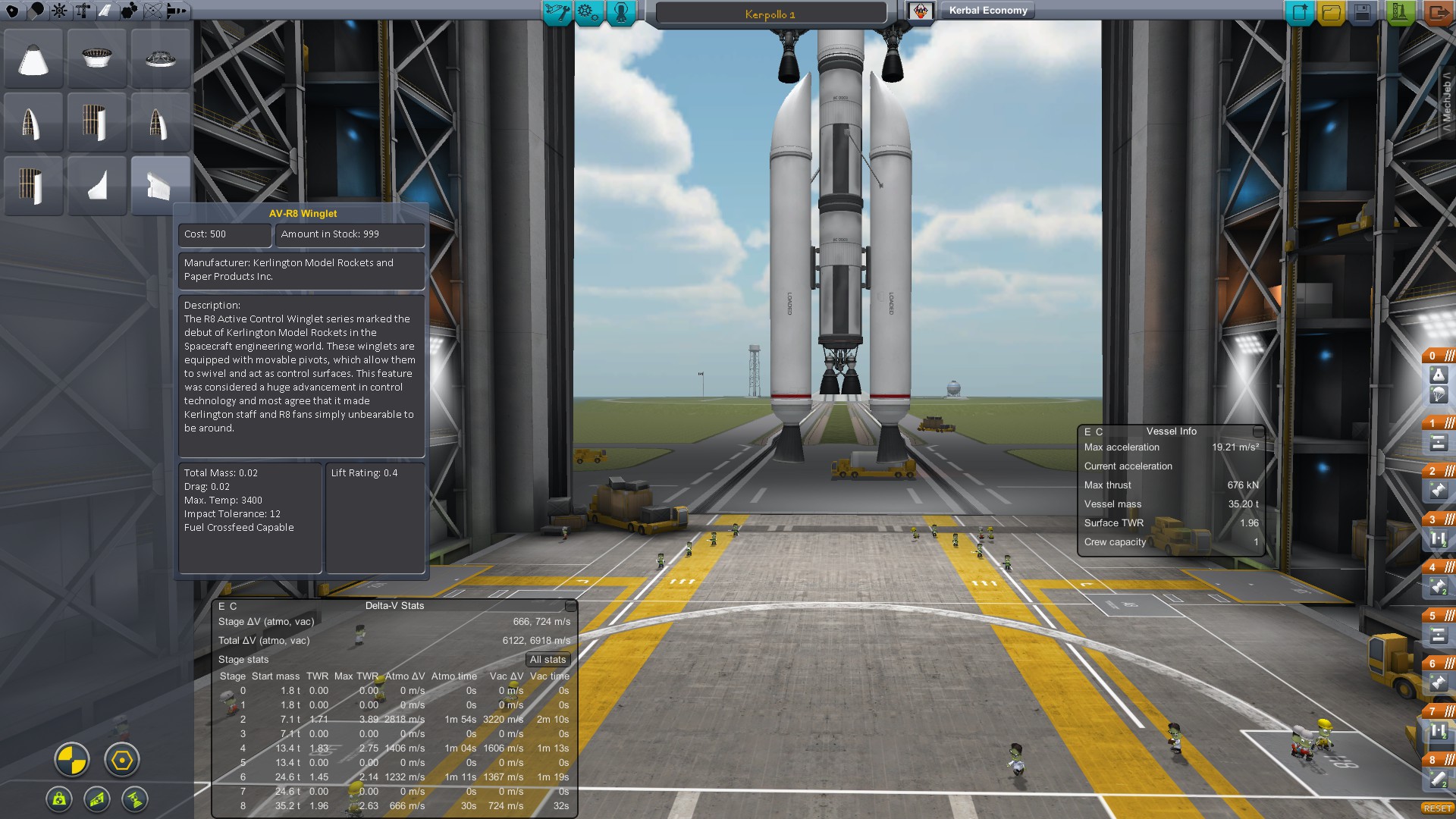Open the Pods parts category tab
Viewport: 1456px width, 819px height.
tap(13, 11)
